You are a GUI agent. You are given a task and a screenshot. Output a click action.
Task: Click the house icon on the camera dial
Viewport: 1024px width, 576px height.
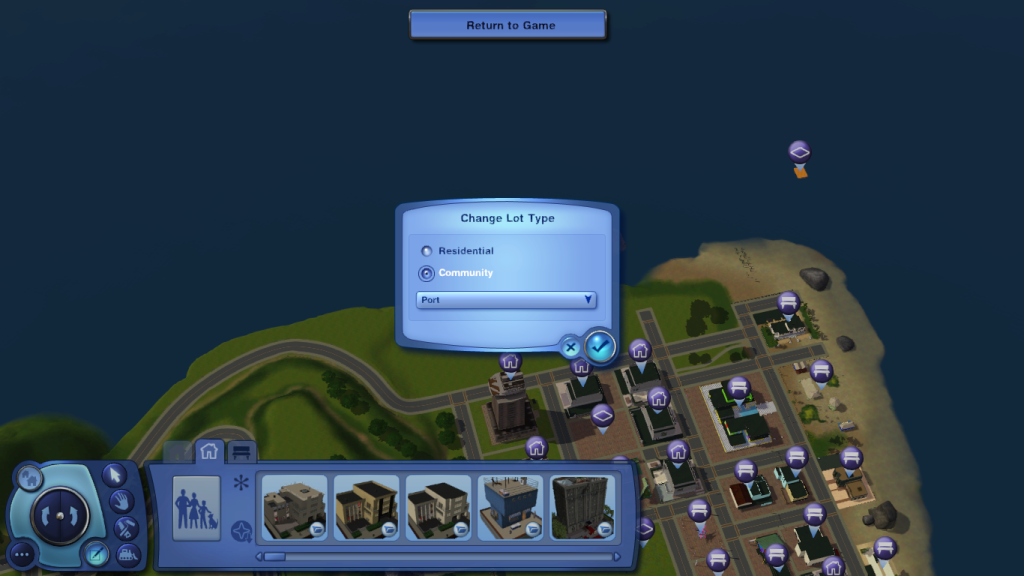point(27,479)
